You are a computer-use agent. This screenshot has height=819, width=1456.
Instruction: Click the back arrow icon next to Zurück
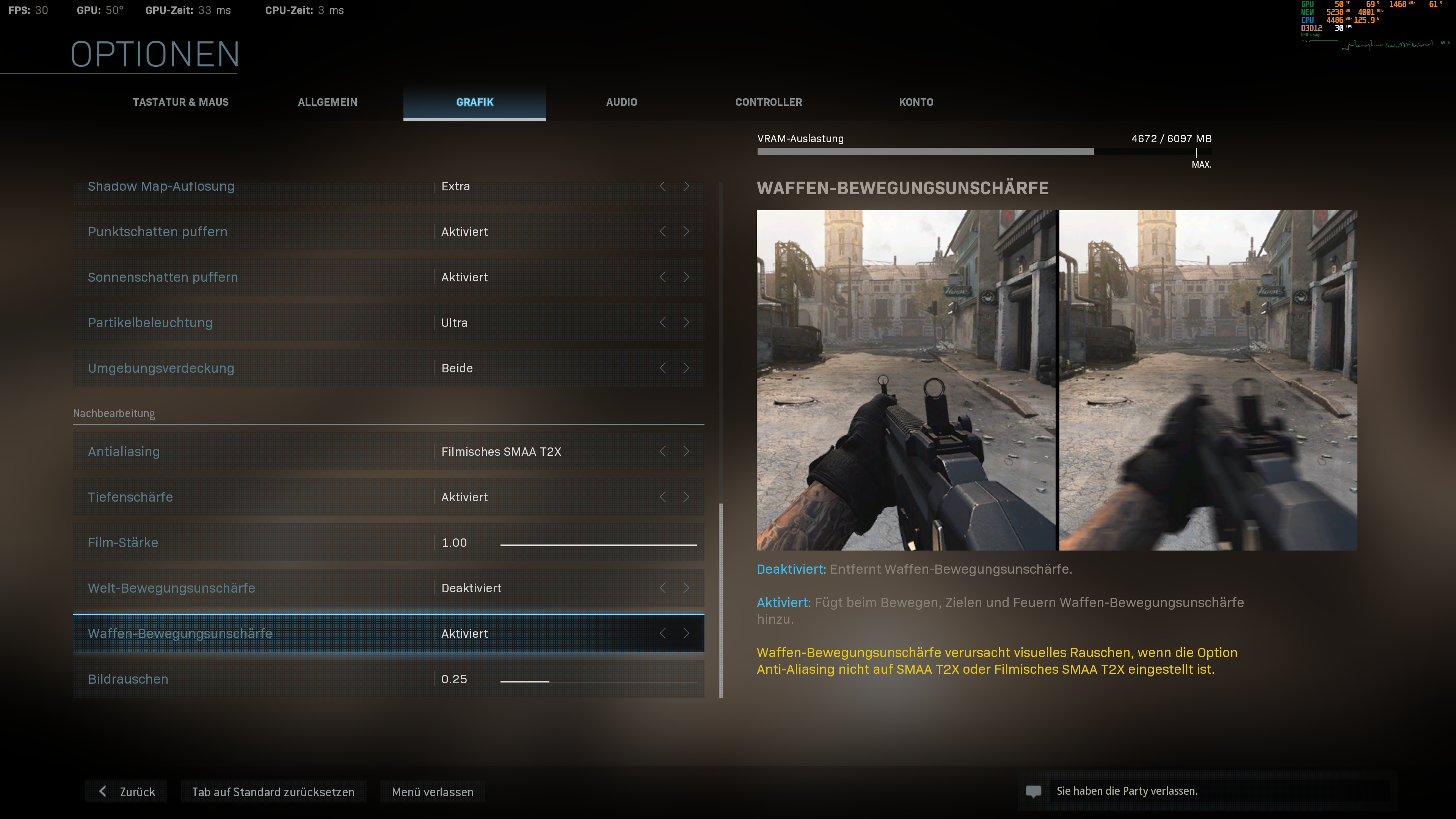coord(104,791)
